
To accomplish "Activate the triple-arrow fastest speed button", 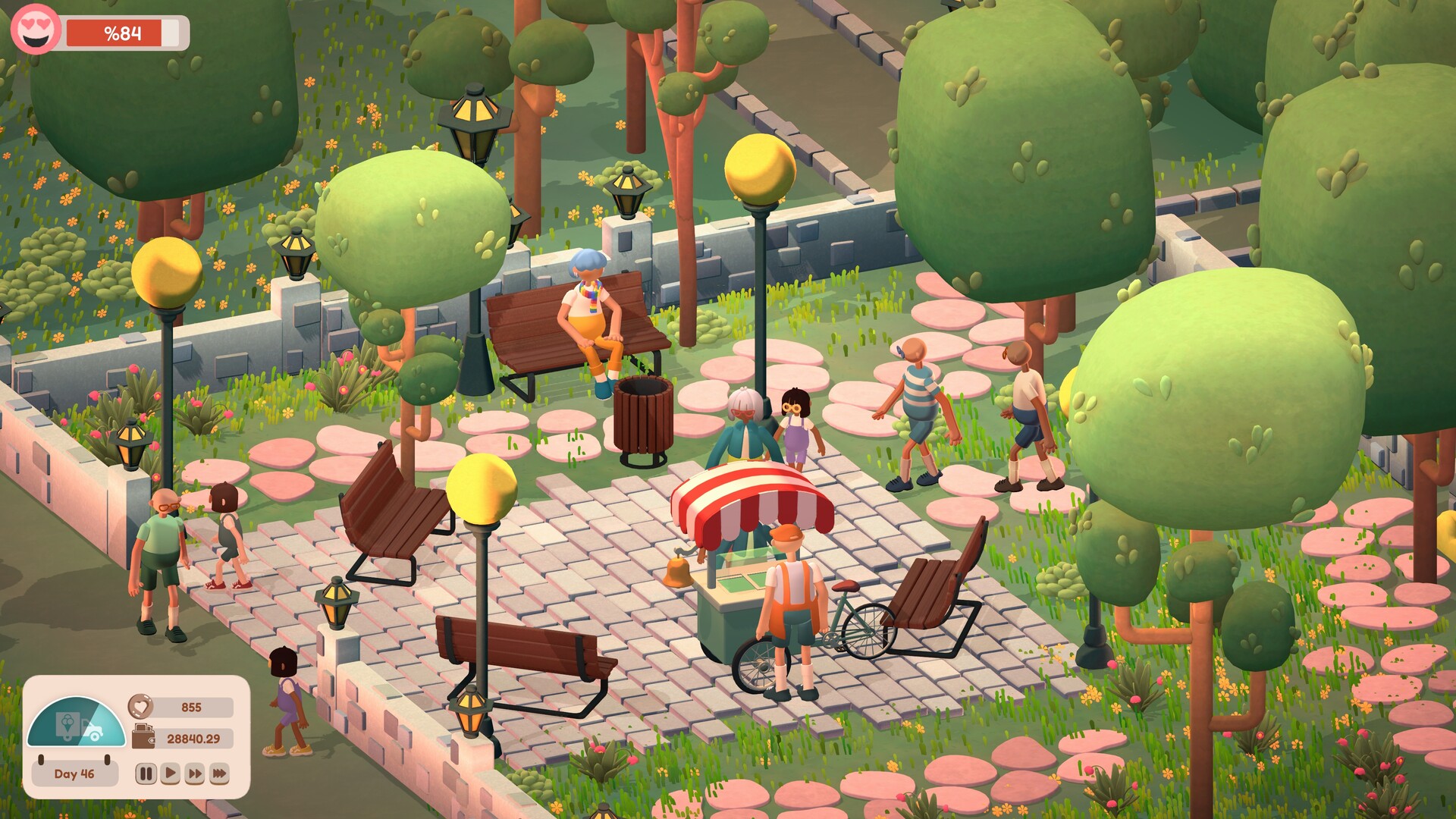I will 219,773.
